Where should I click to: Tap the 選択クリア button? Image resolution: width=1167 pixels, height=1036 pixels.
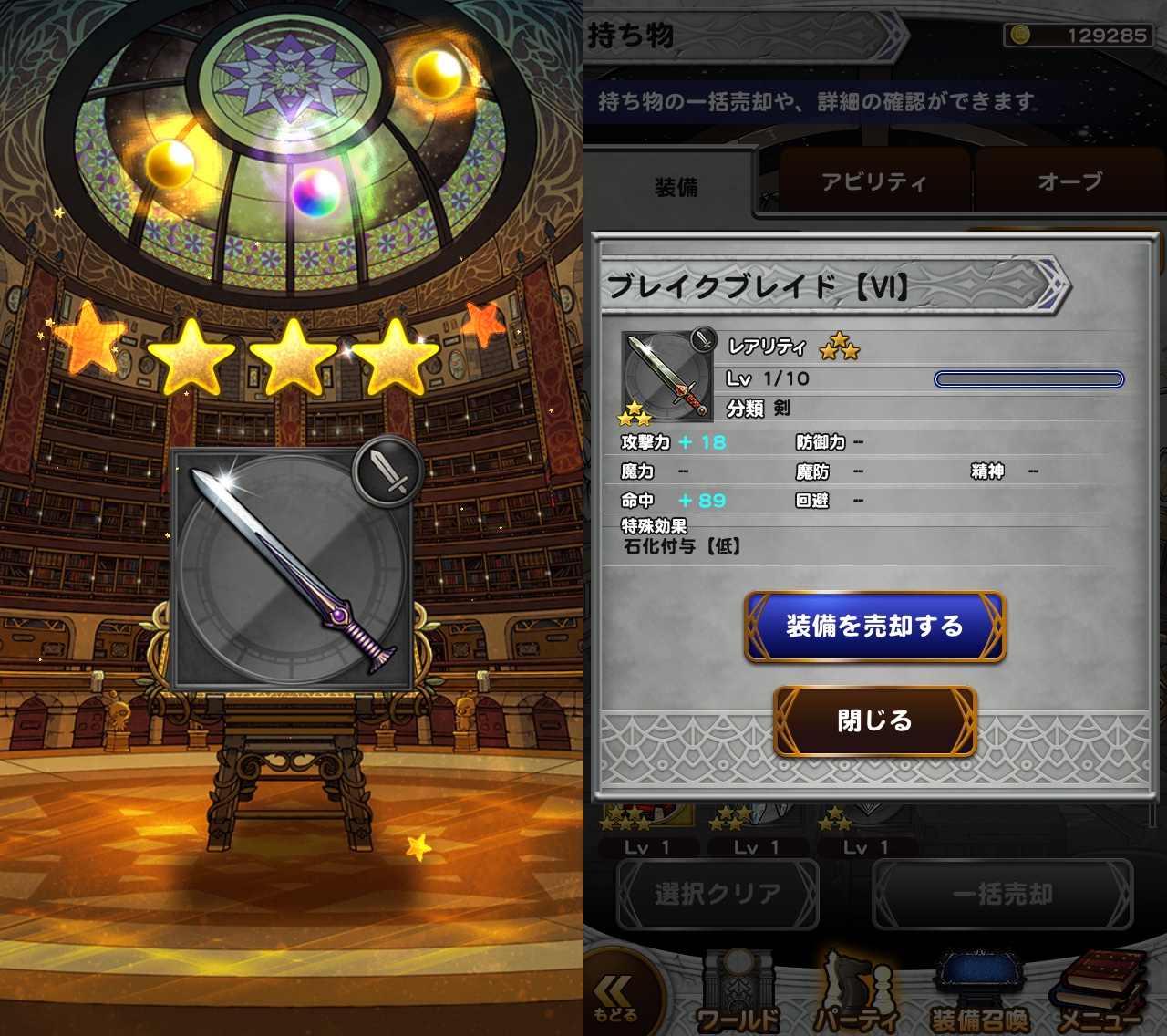[x=718, y=894]
